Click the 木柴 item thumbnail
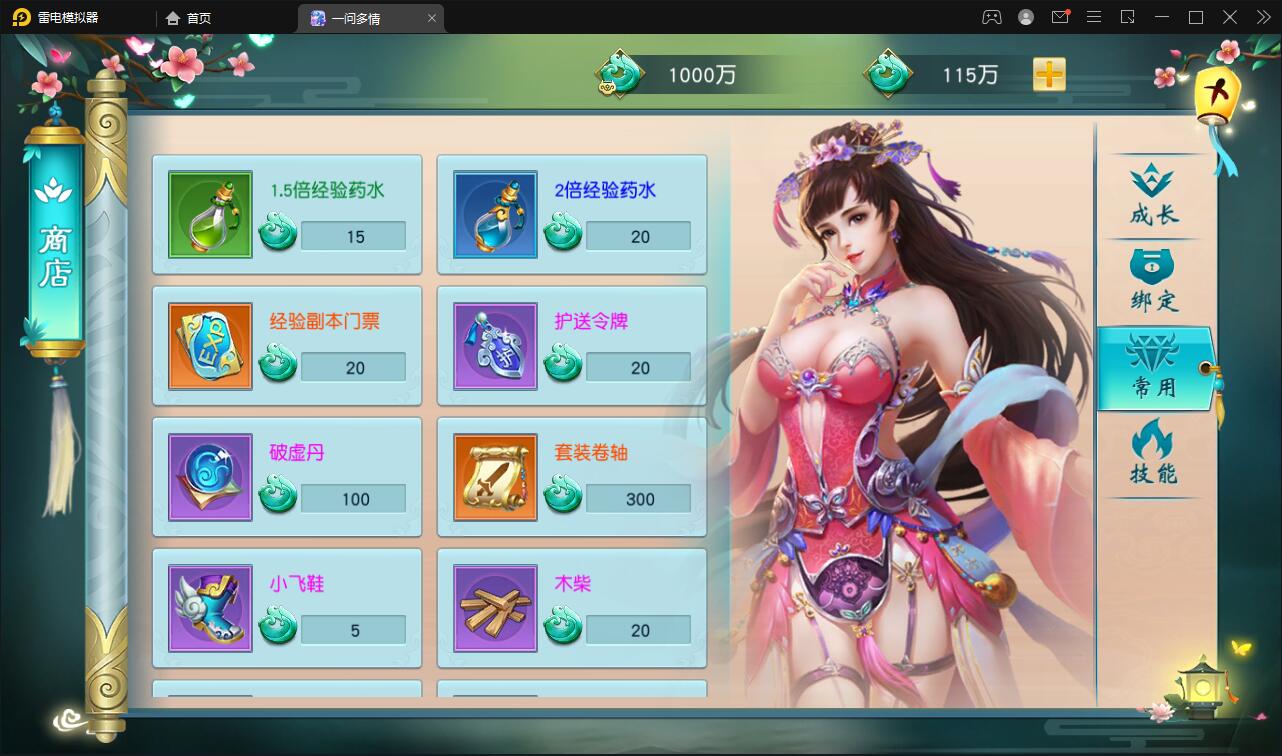 pos(495,608)
